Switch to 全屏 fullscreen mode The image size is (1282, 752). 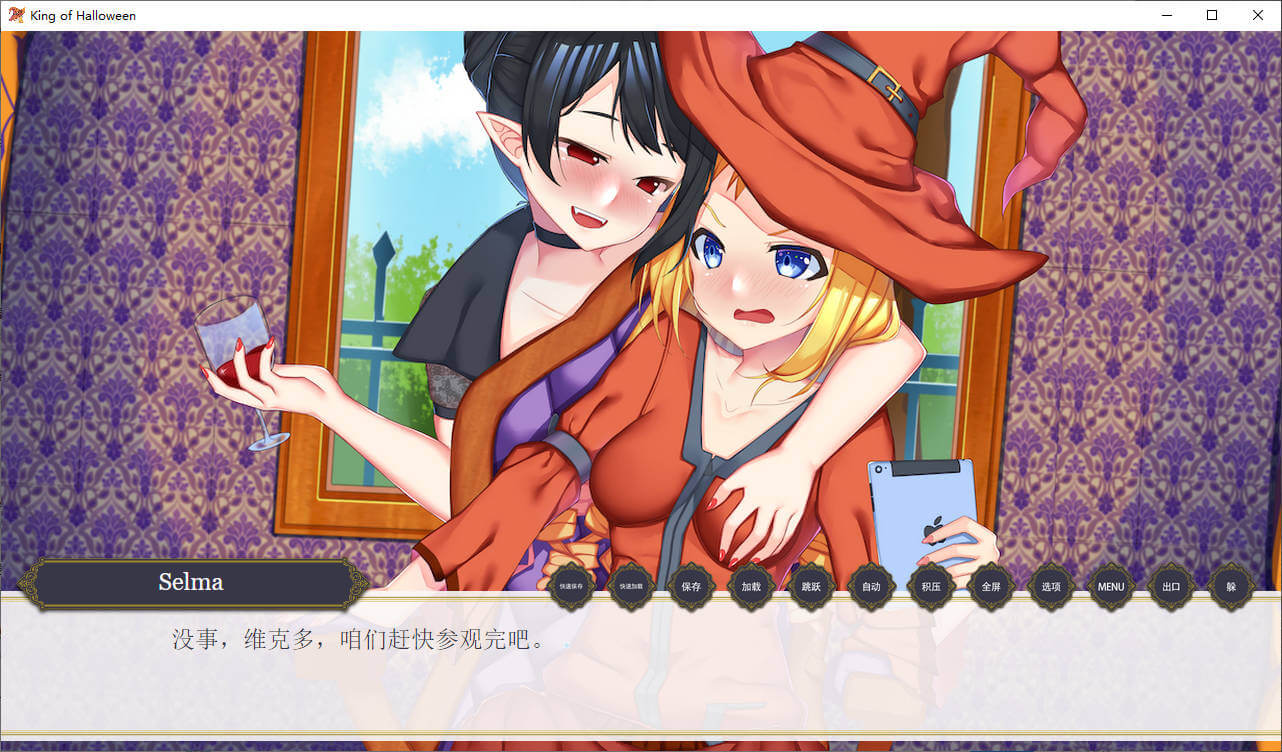[x=991, y=587]
